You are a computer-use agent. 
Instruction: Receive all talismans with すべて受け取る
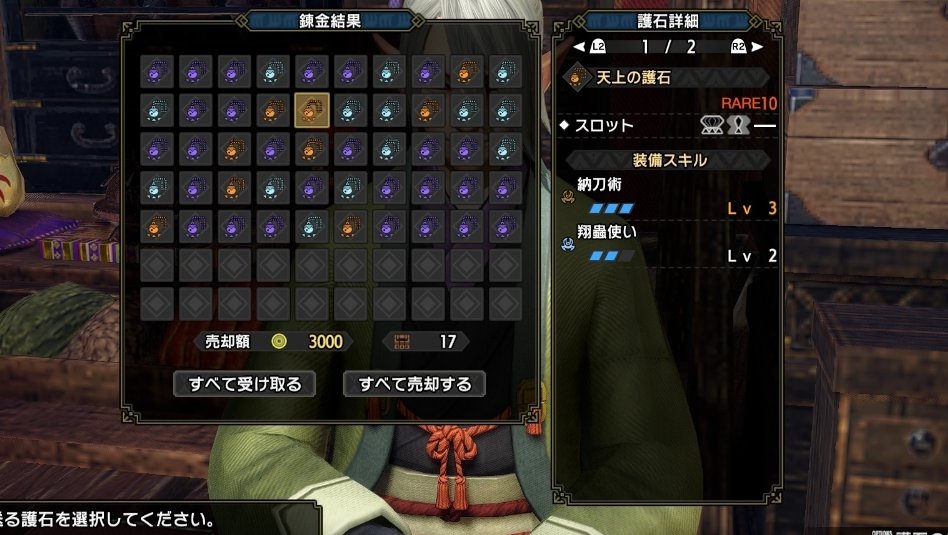pyautogui.click(x=244, y=383)
